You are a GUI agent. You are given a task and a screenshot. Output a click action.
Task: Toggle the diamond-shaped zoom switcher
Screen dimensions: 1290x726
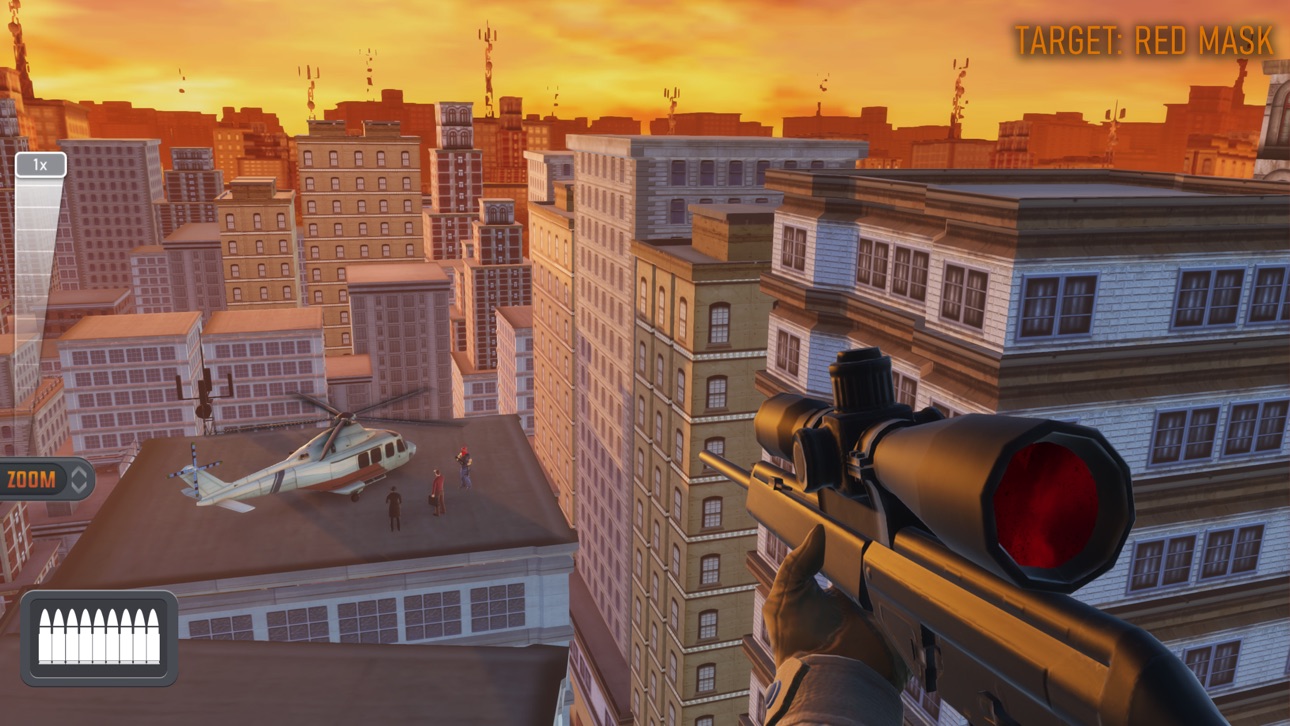(x=79, y=478)
